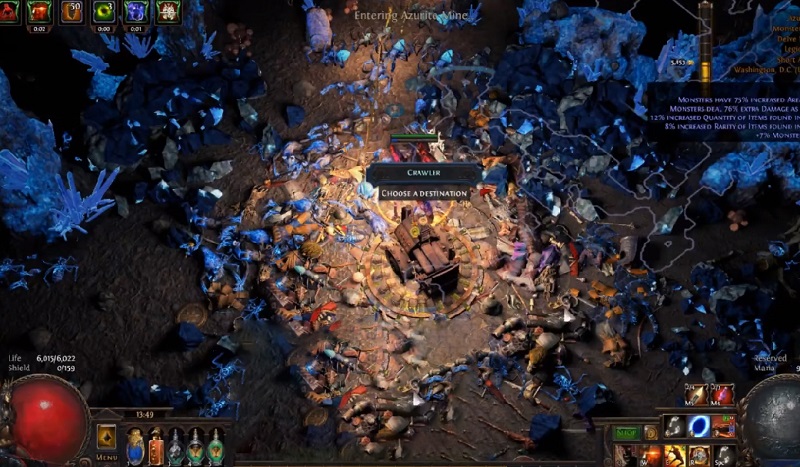Open the green Shop button
This screenshot has height=467, width=800.
point(628,433)
